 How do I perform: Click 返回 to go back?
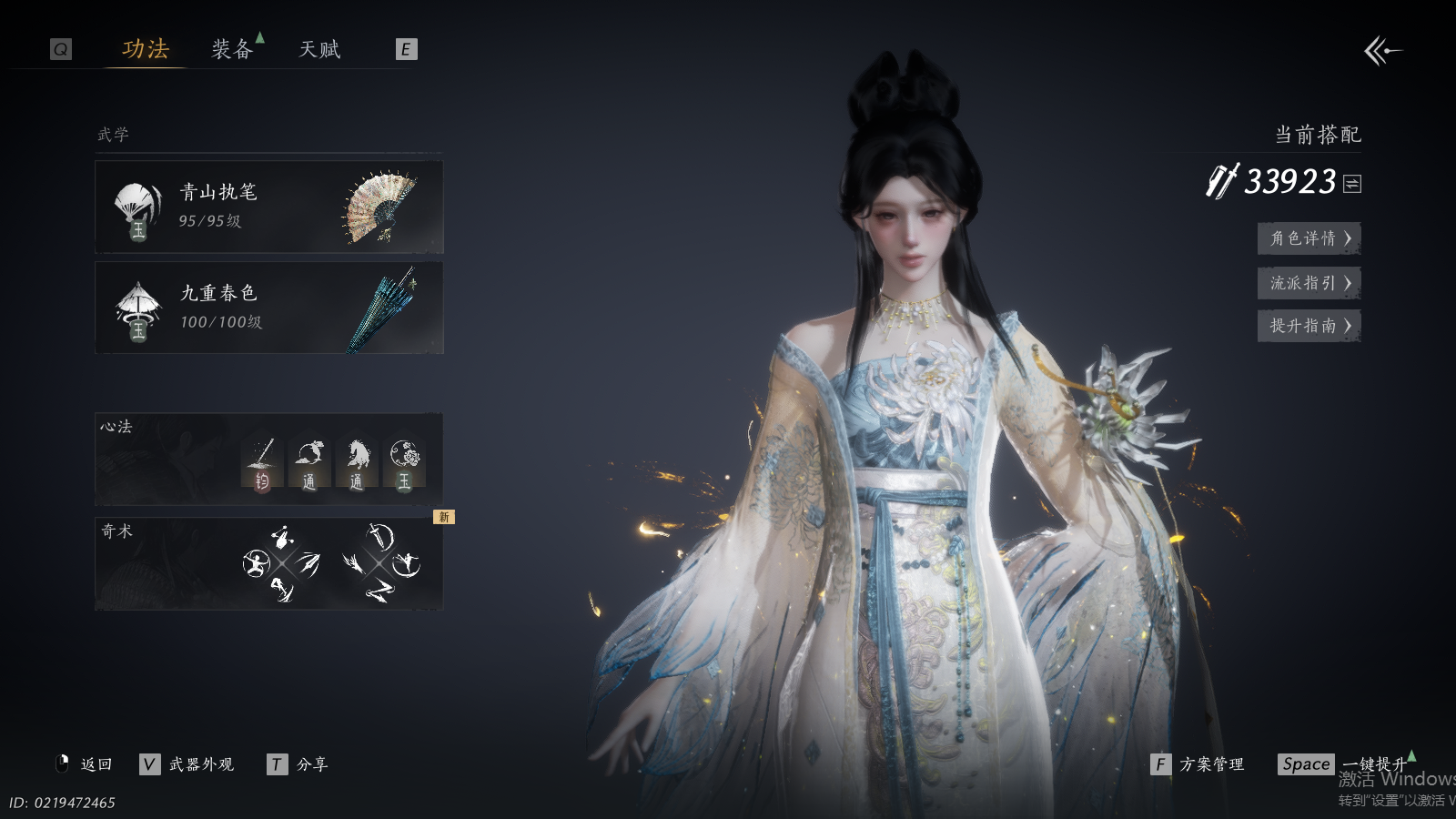[86, 764]
